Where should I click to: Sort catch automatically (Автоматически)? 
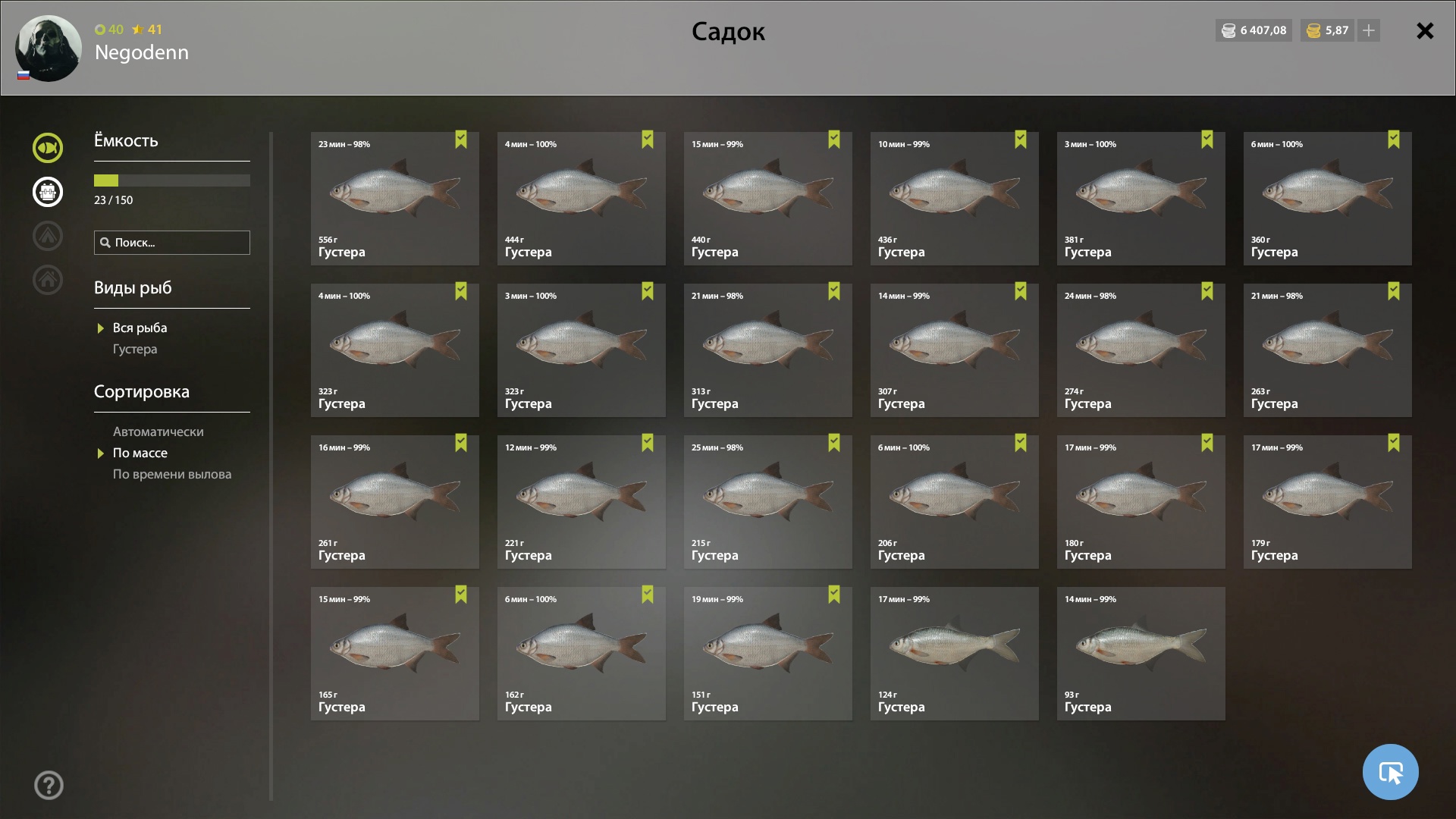(158, 432)
